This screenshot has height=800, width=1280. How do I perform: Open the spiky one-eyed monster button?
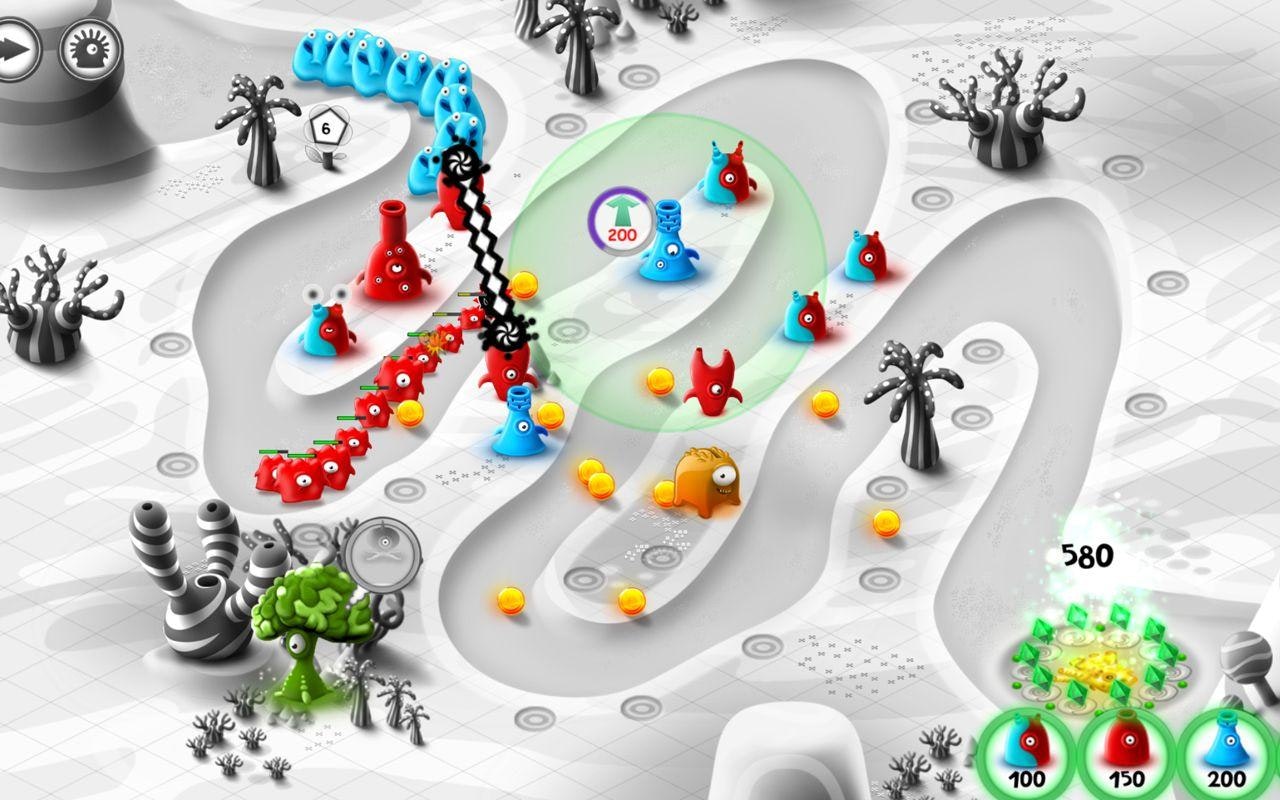coord(90,48)
